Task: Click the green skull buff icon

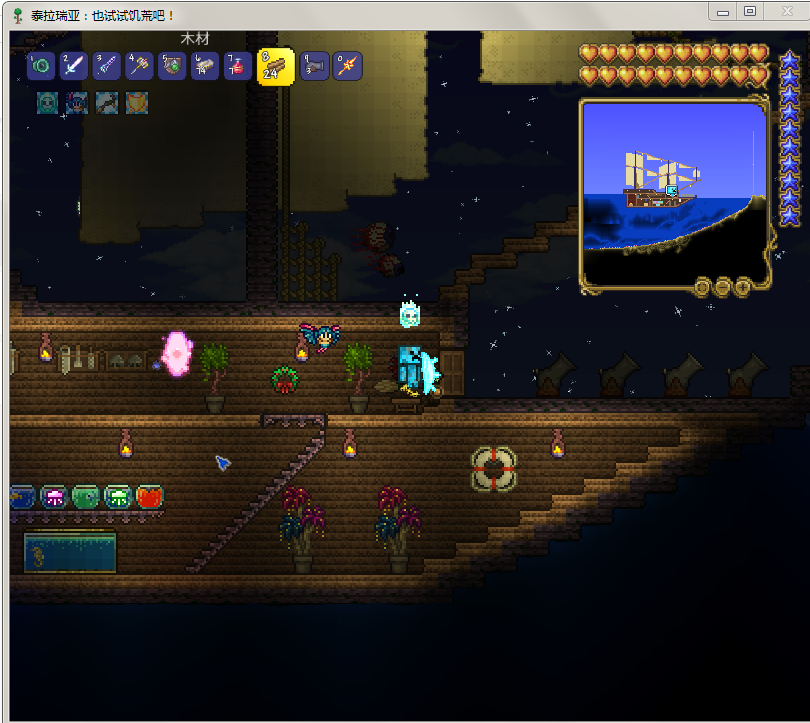Action: click(x=47, y=102)
